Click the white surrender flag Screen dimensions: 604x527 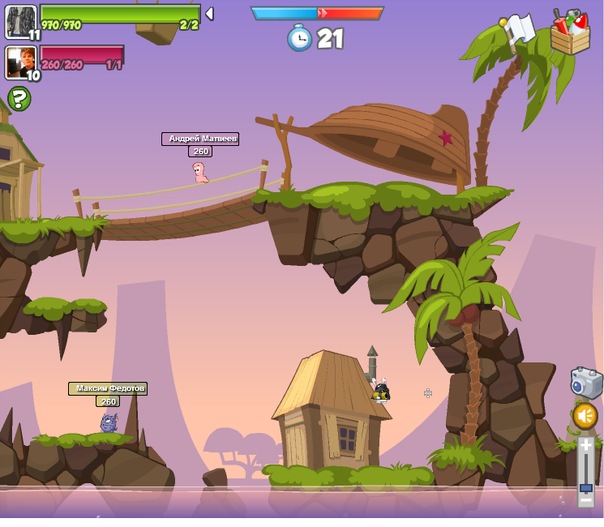(x=519, y=28)
